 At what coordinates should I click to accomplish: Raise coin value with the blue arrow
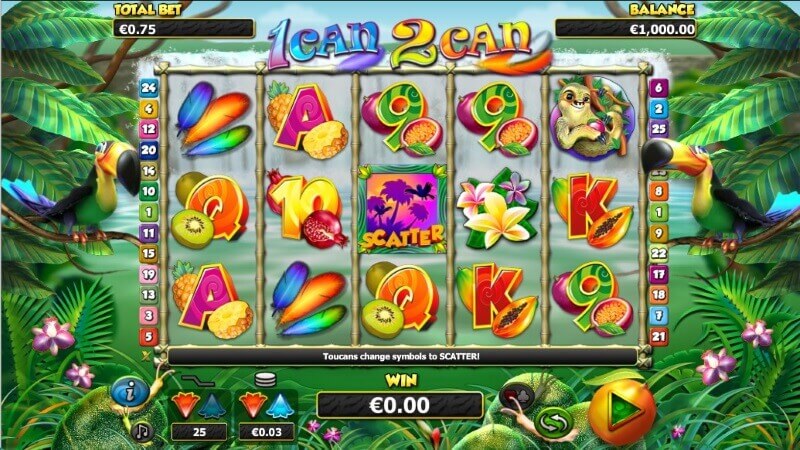(x=280, y=405)
